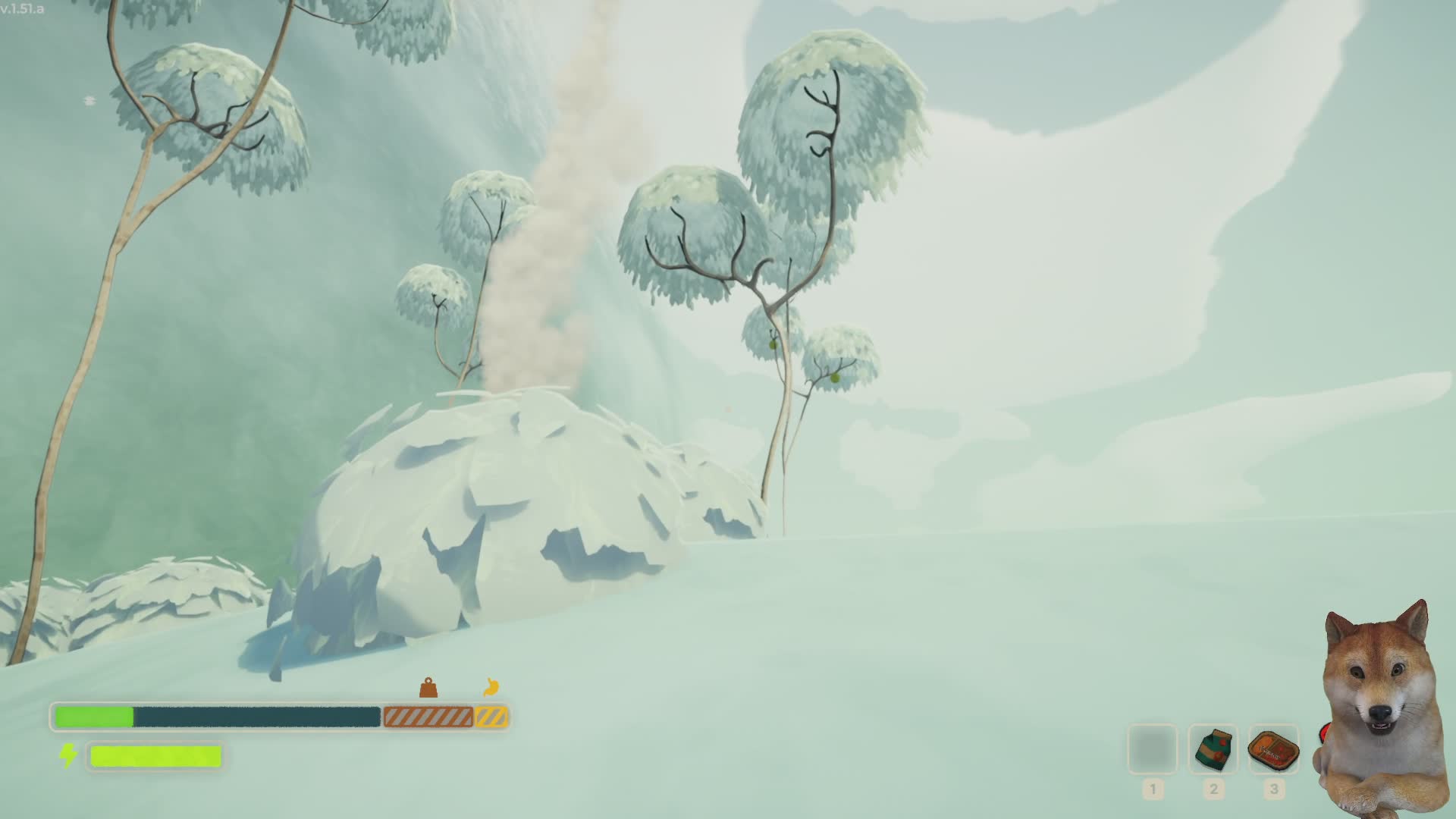
Task: Select the green snack bag hotbar slot
Action: tap(1213, 749)
